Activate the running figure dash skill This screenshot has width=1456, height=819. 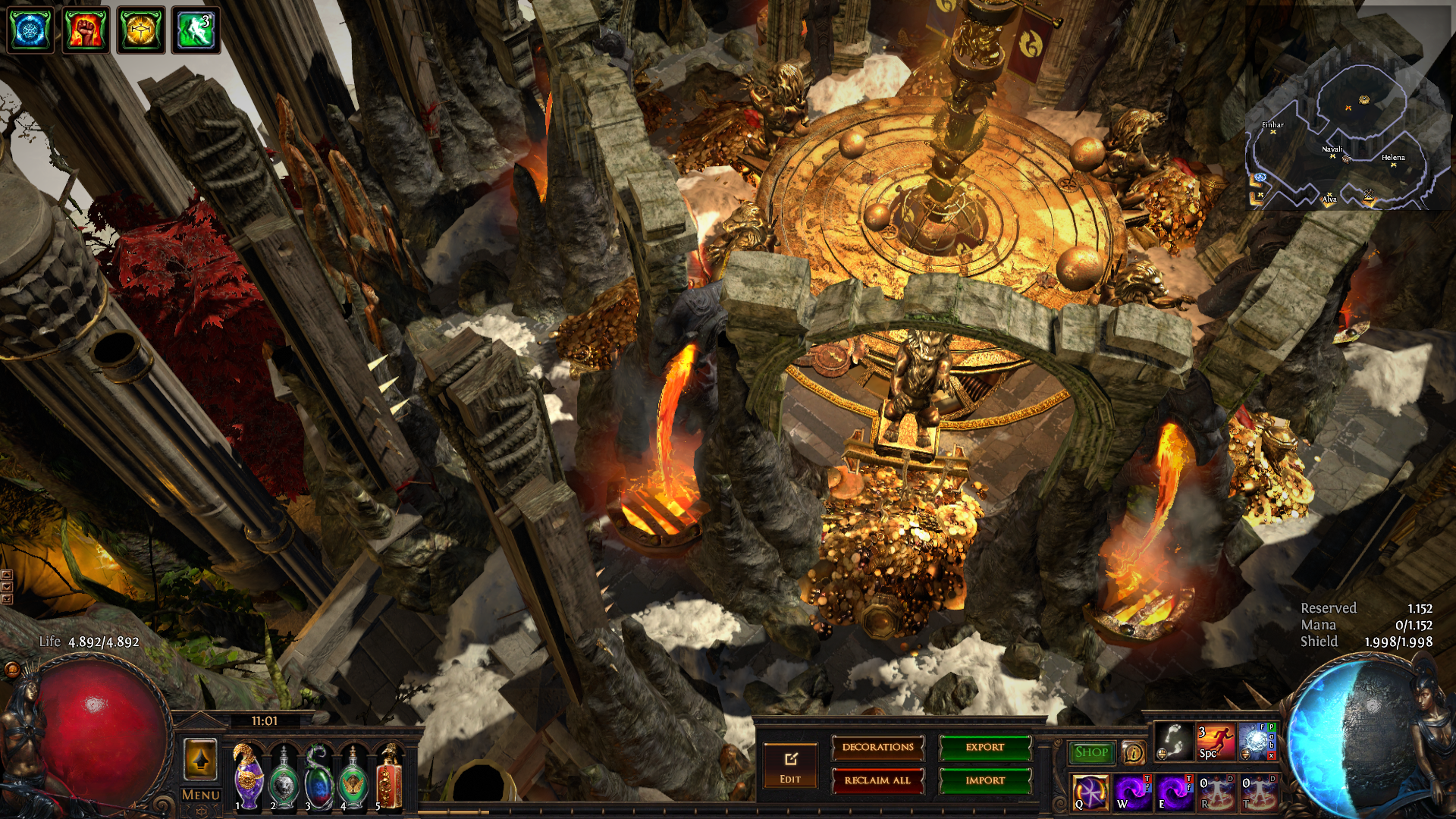[x=1216, y=741]
